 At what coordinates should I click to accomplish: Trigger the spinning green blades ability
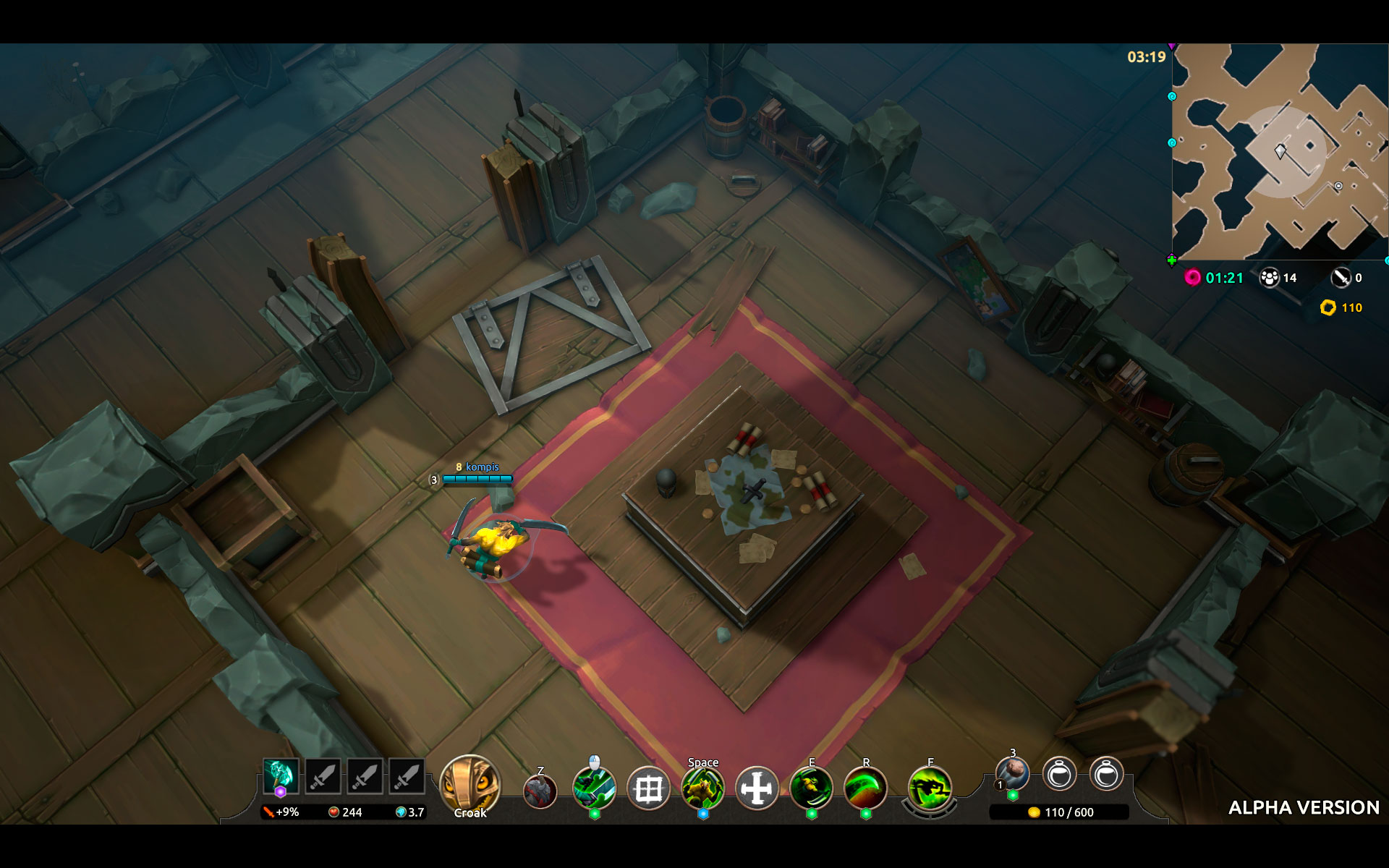click(811, 788)
